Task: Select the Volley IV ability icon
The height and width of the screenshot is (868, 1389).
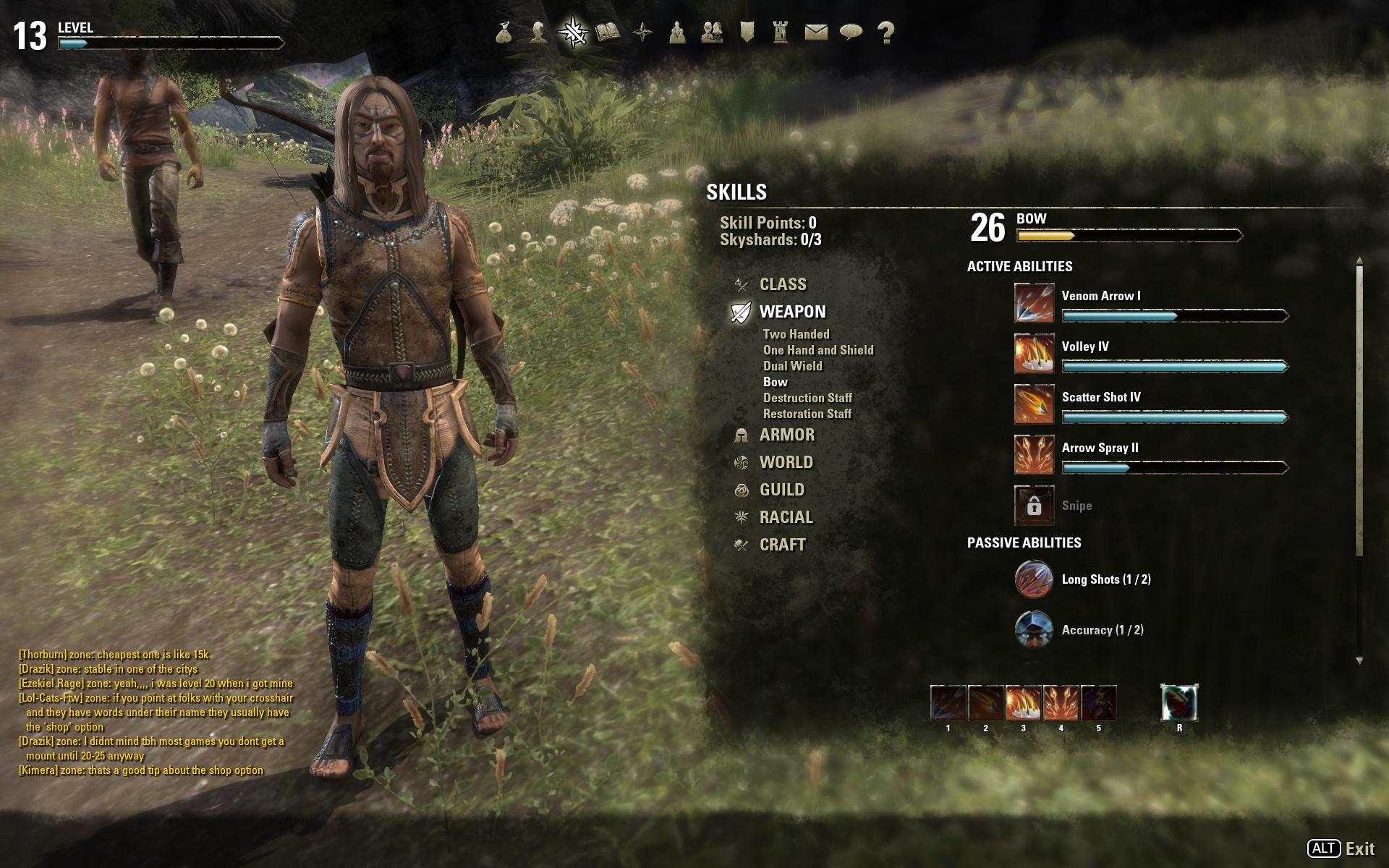Action: (1034, 353)
